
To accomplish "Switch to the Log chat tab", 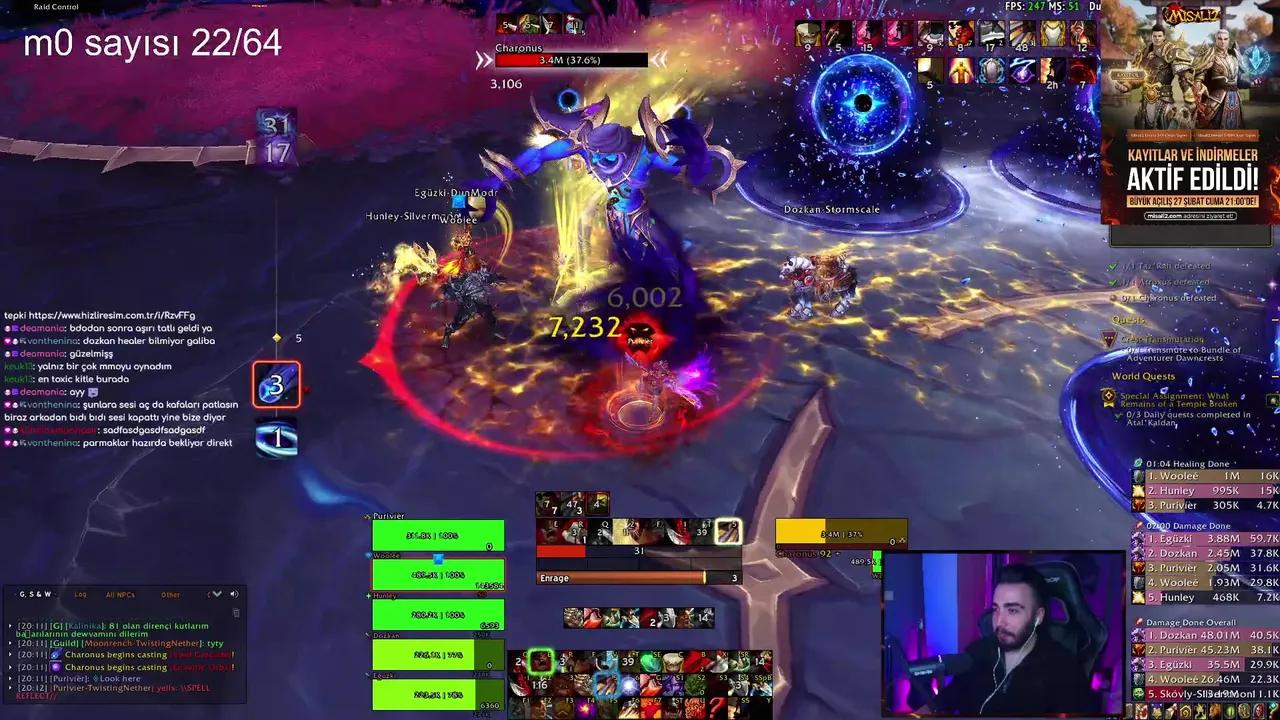I will coord(81,594).
